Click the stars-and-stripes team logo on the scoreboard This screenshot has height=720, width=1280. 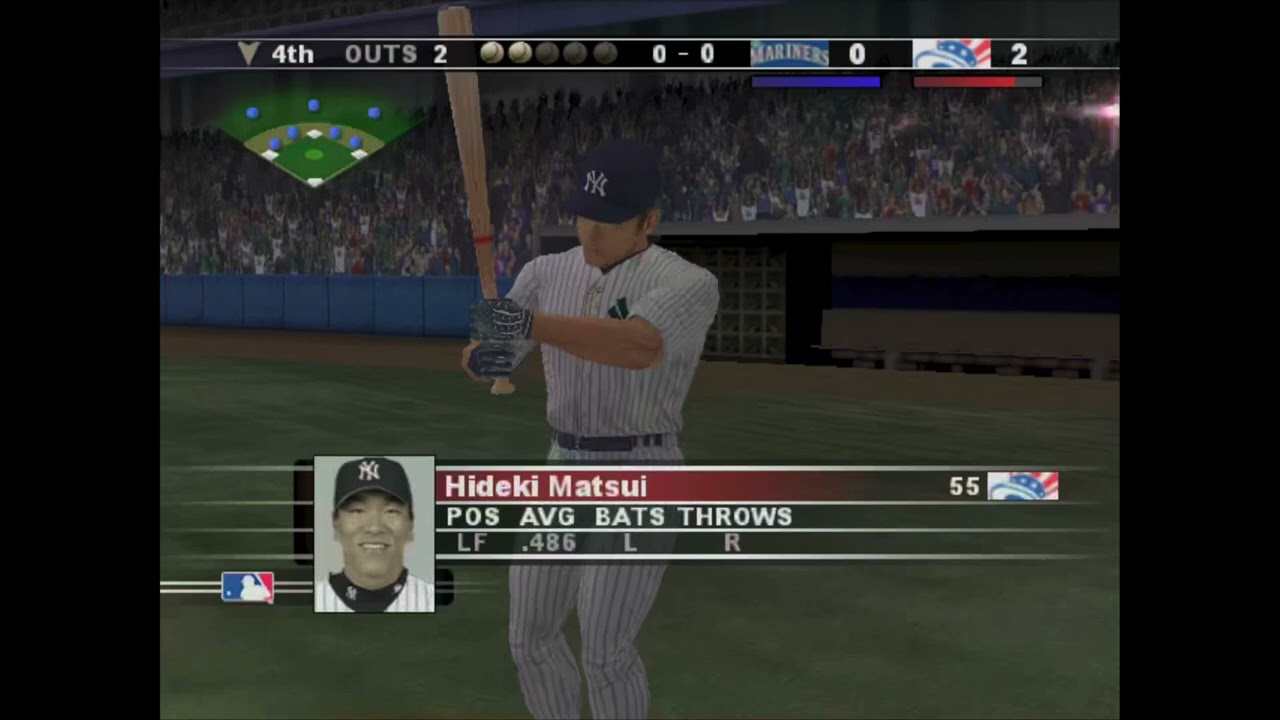click(951, 54)
